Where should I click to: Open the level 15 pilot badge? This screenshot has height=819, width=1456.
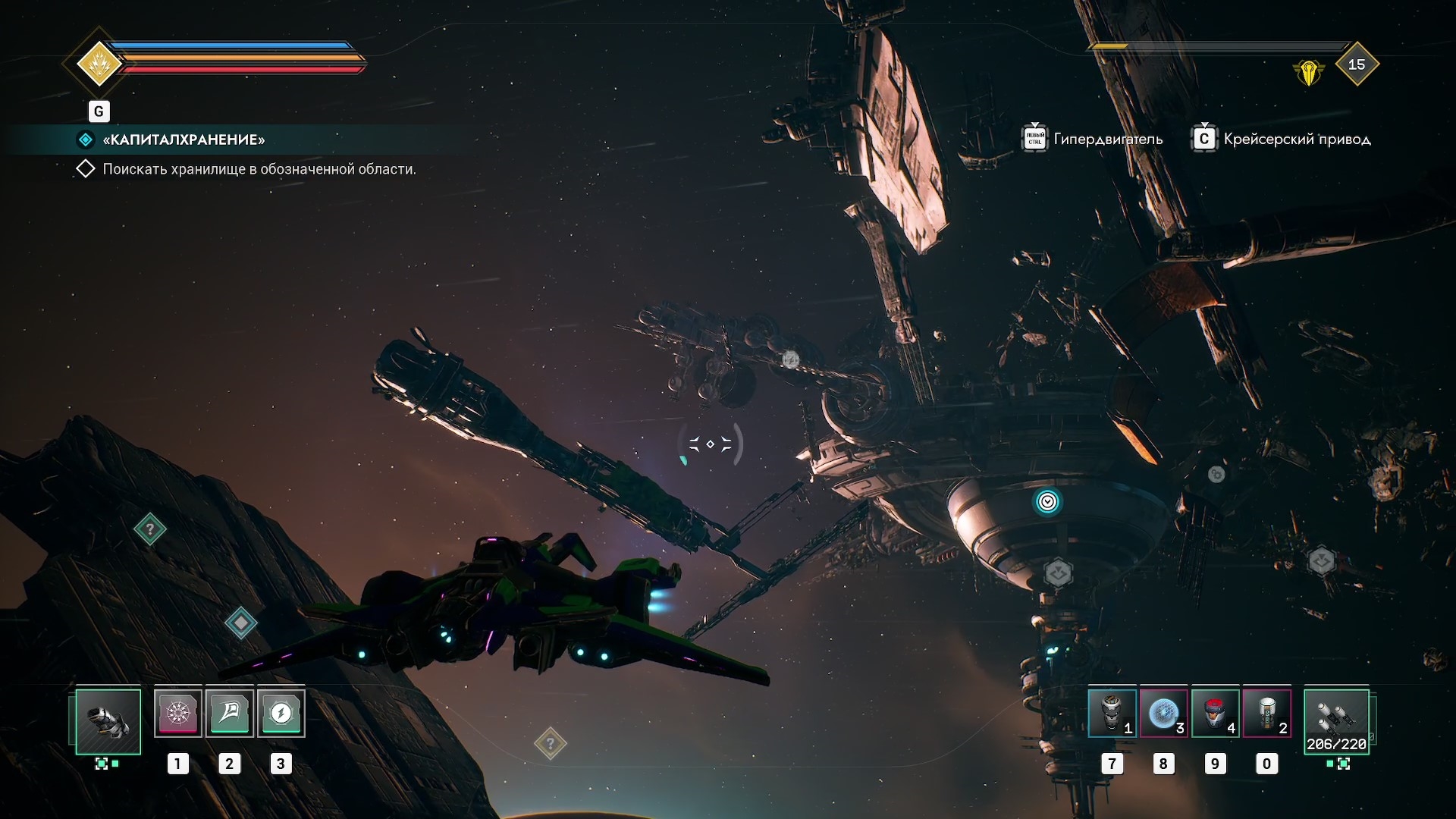coord(1356,64)
